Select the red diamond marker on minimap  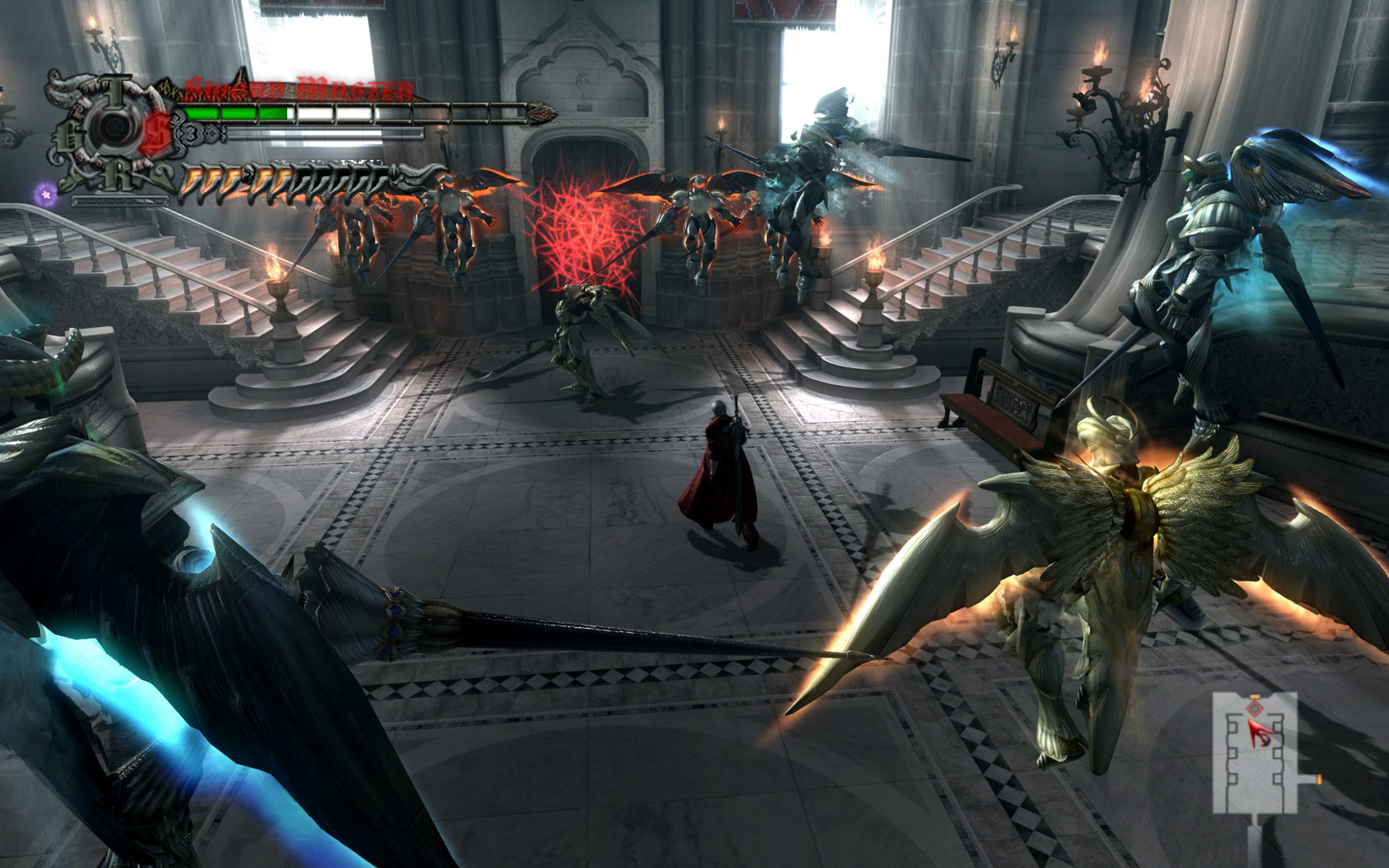pyautogui.click(x=1254, y=709)
